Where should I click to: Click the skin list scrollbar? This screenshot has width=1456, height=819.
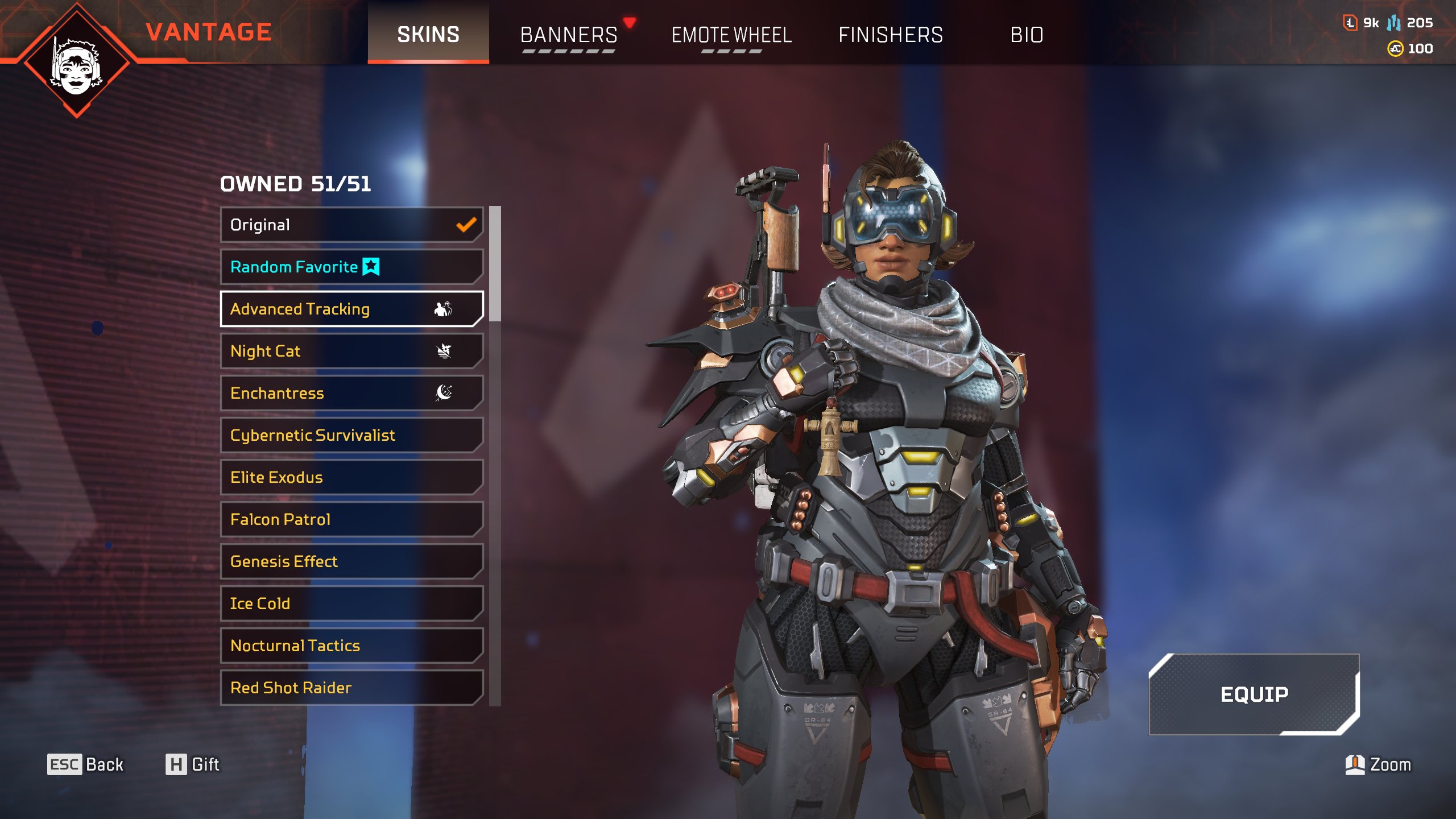pyautogui.click(x=495, y=264)
